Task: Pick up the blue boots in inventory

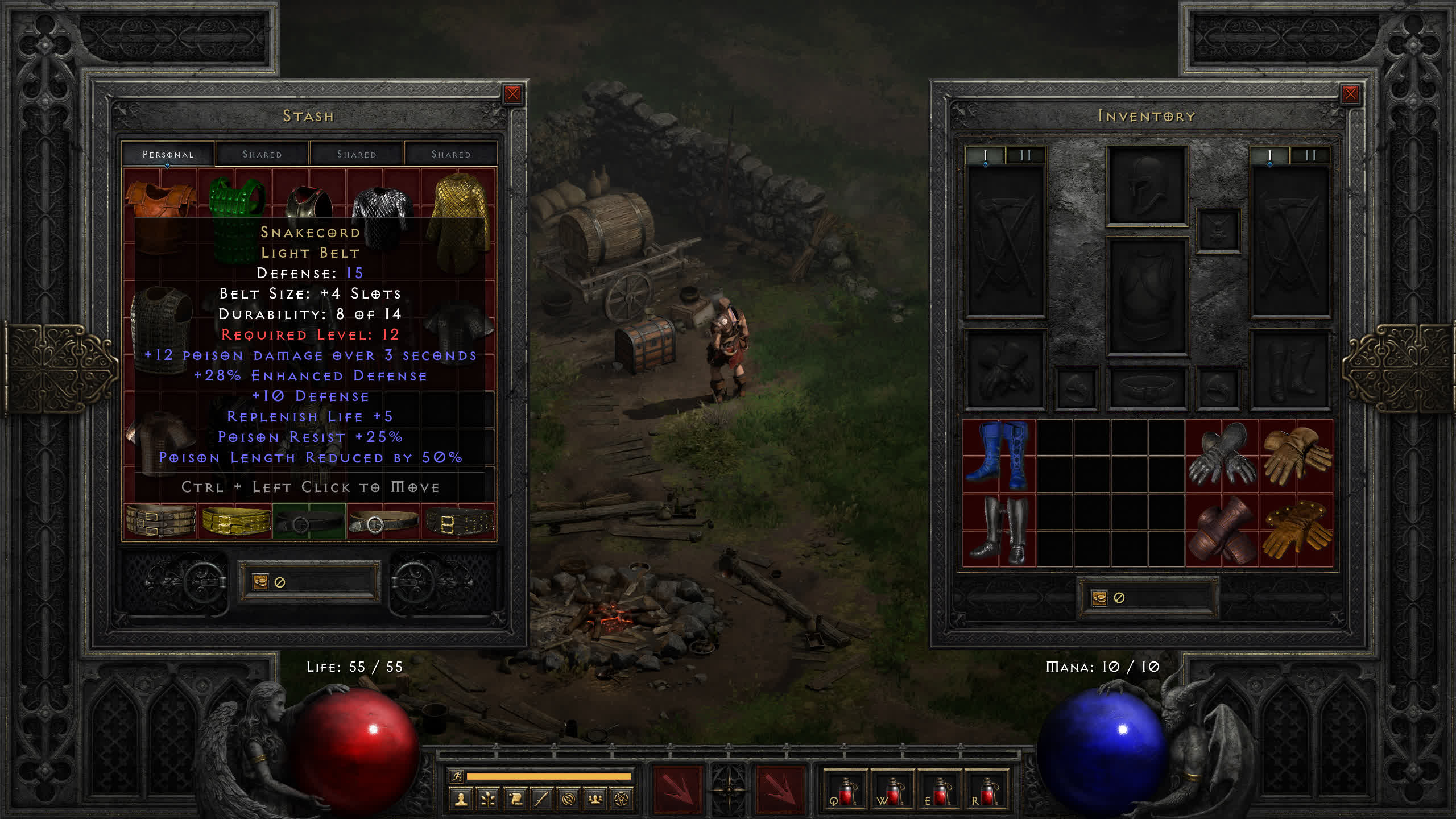Action: (x=999, y=456)
